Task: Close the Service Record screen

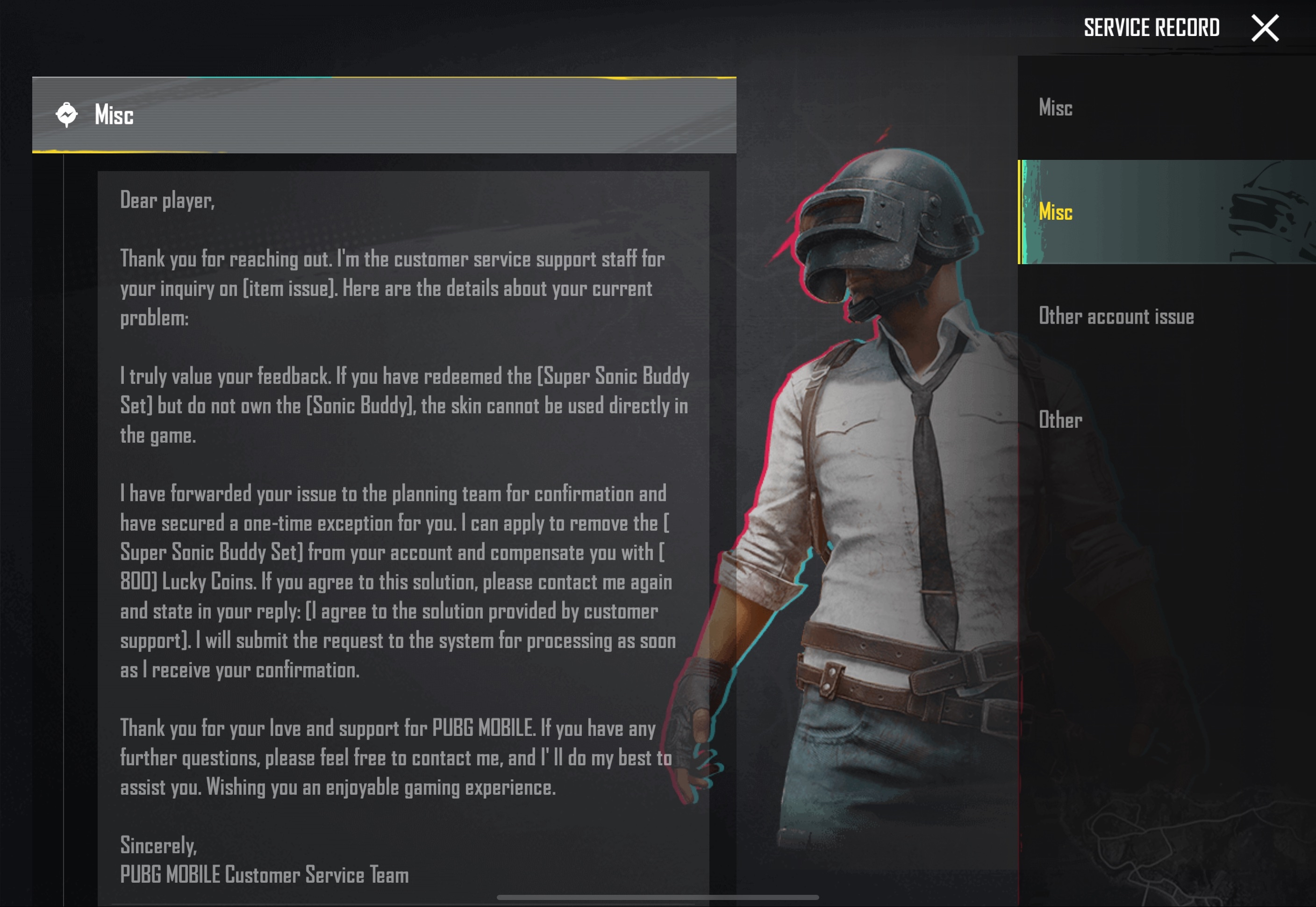Action: click(1264, 28)
